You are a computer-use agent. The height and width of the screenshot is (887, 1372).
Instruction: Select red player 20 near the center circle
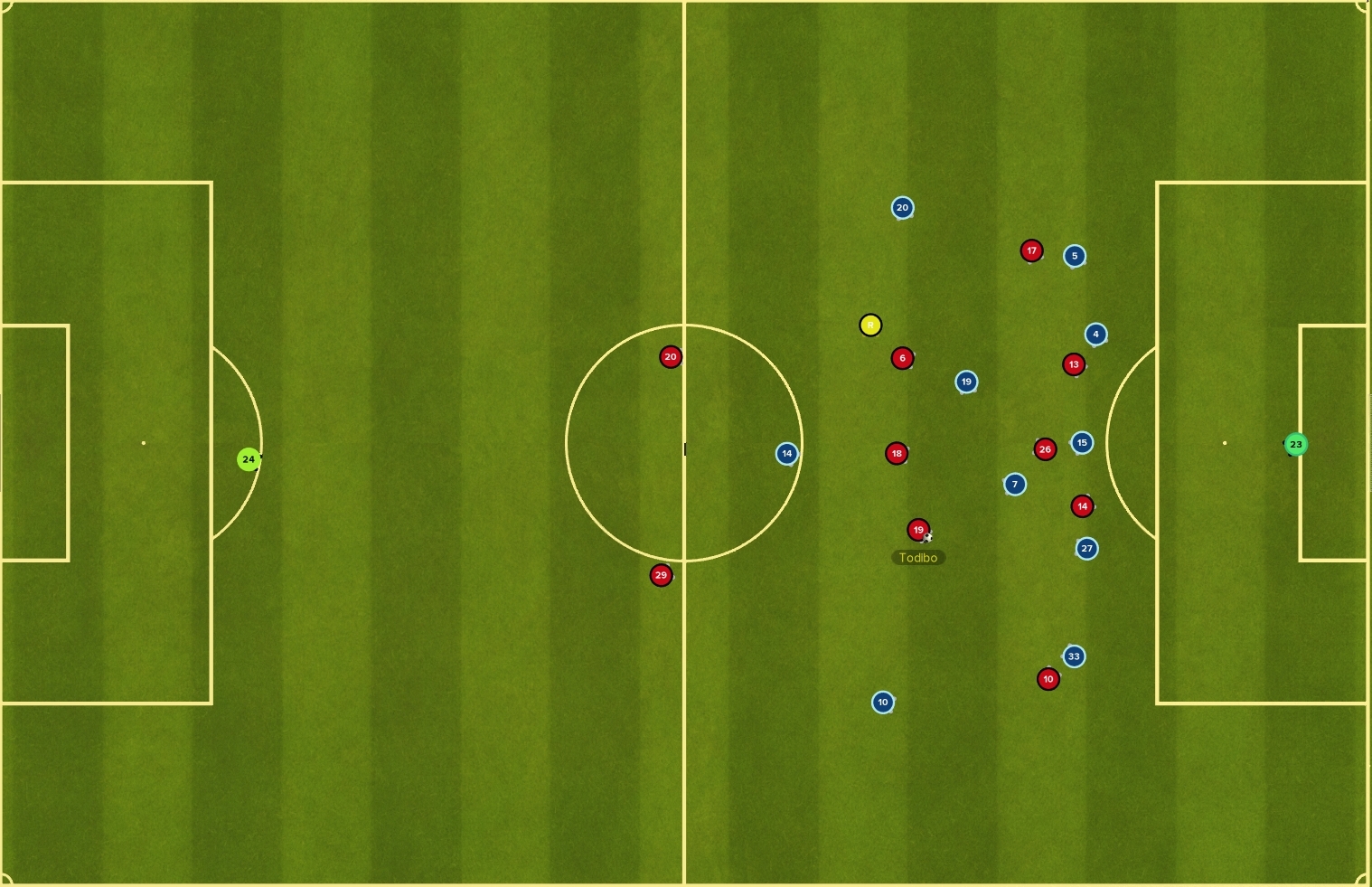coord(670,356)
